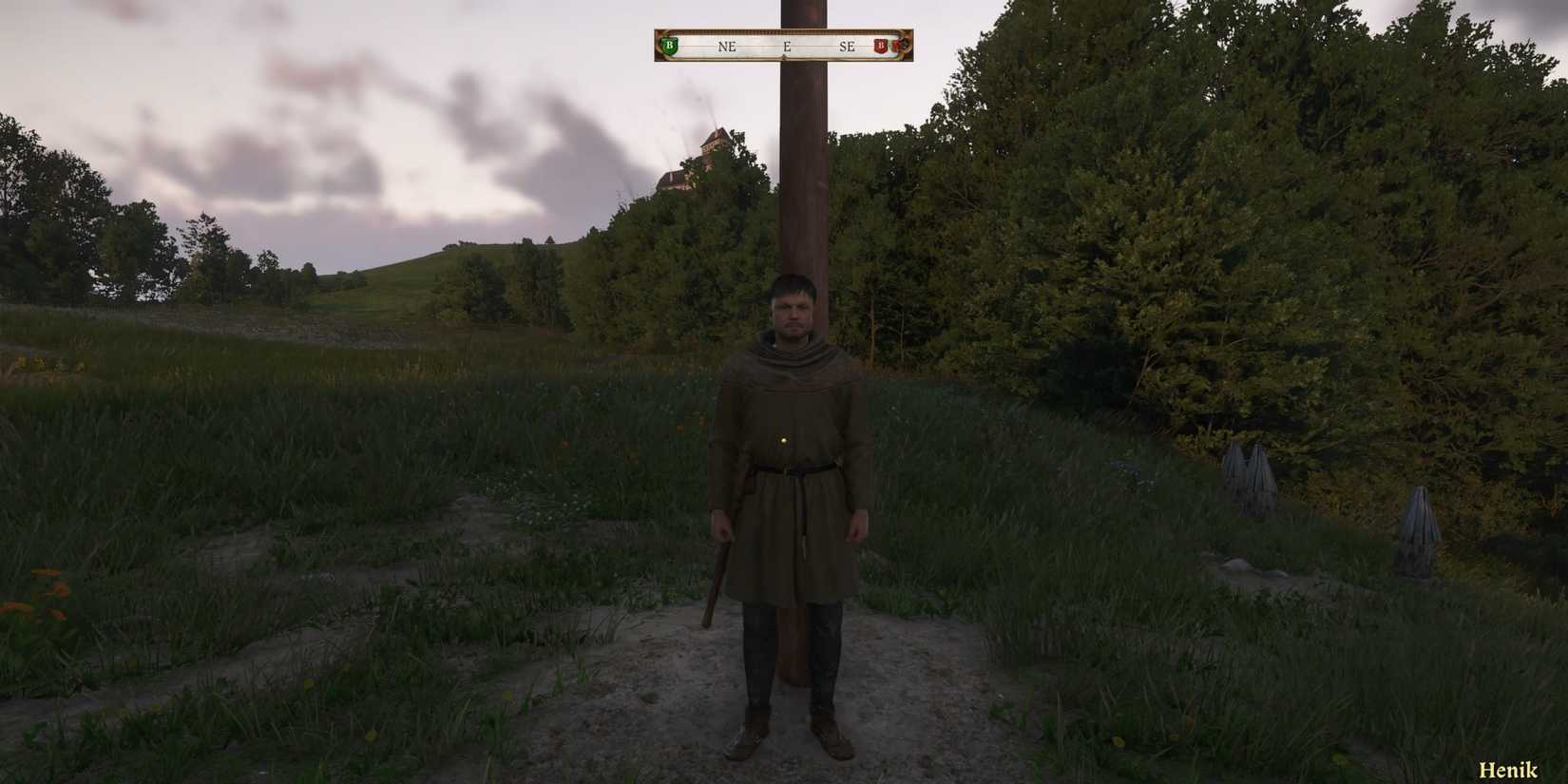The image size is (1568, 784).
Task: Click the SE direction marker on the compass
Action: coord(849,46)
